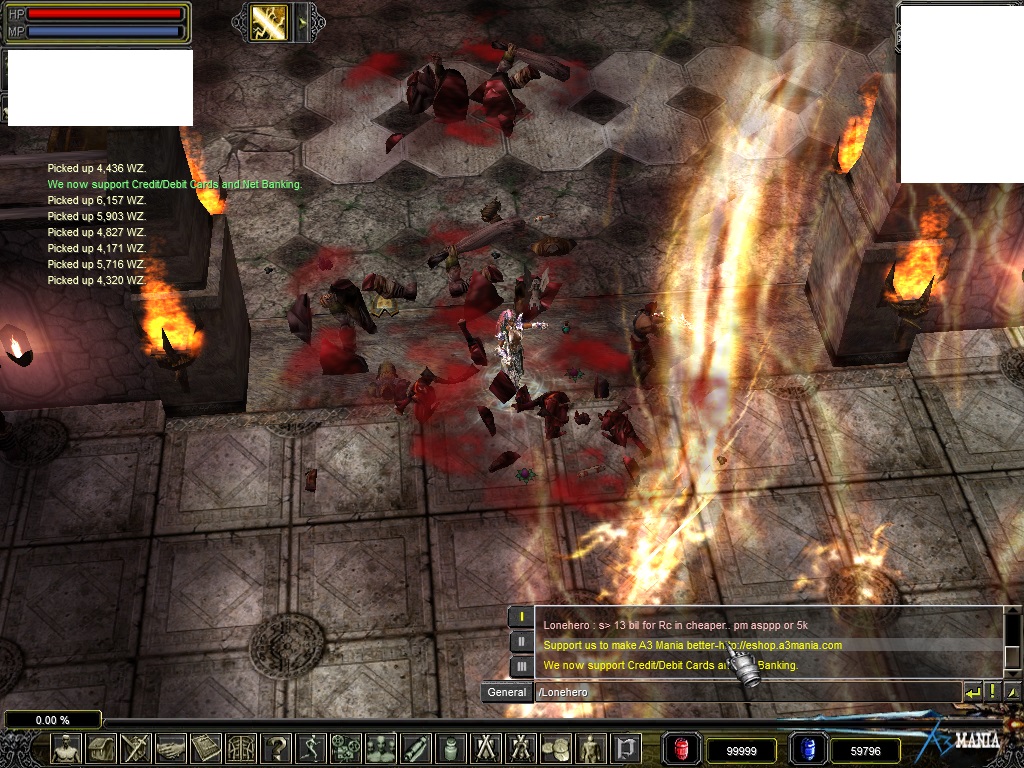Open the character status icon in toolbar
Viewport: 1024px width, 768px height.
click(x=66, y=748)
